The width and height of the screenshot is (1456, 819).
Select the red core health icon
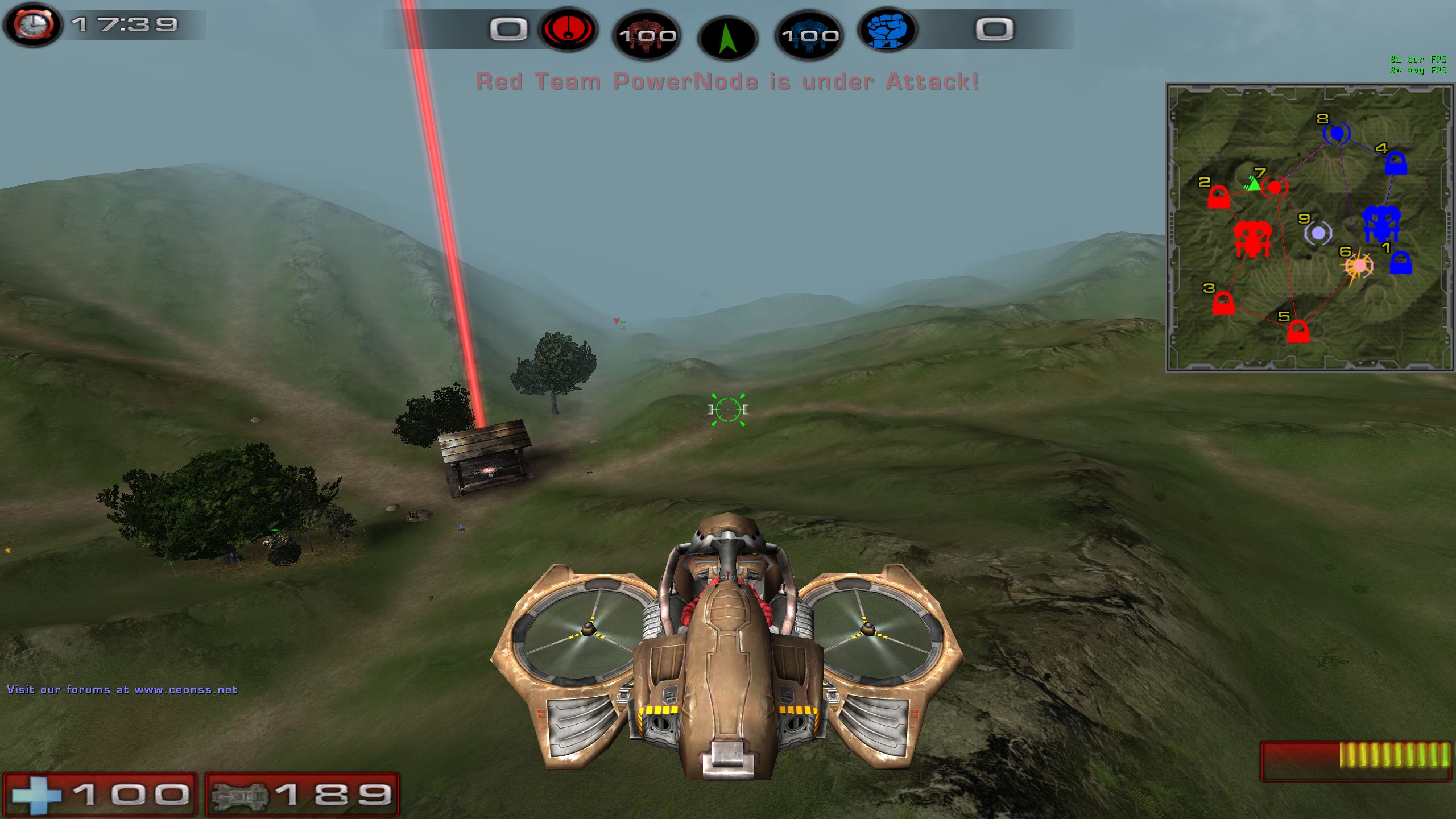point(647,35)
